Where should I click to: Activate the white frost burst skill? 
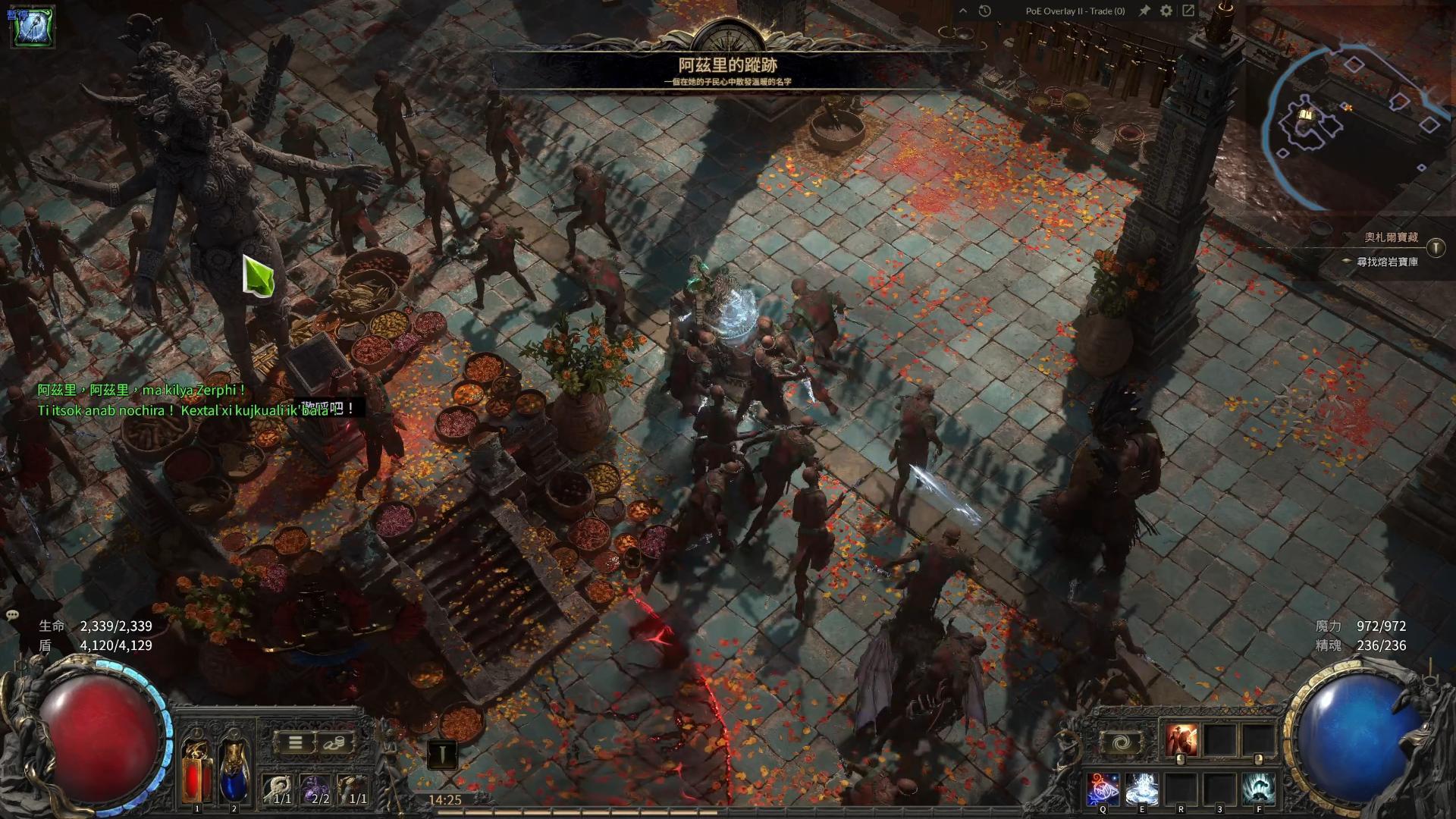click(x=1141, y=789)
